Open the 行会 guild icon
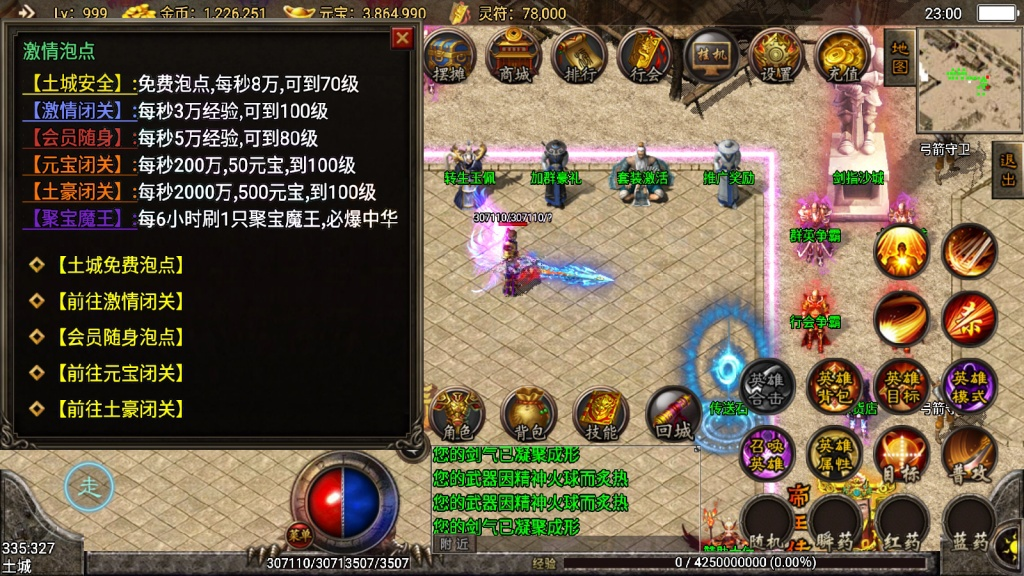 645,54
